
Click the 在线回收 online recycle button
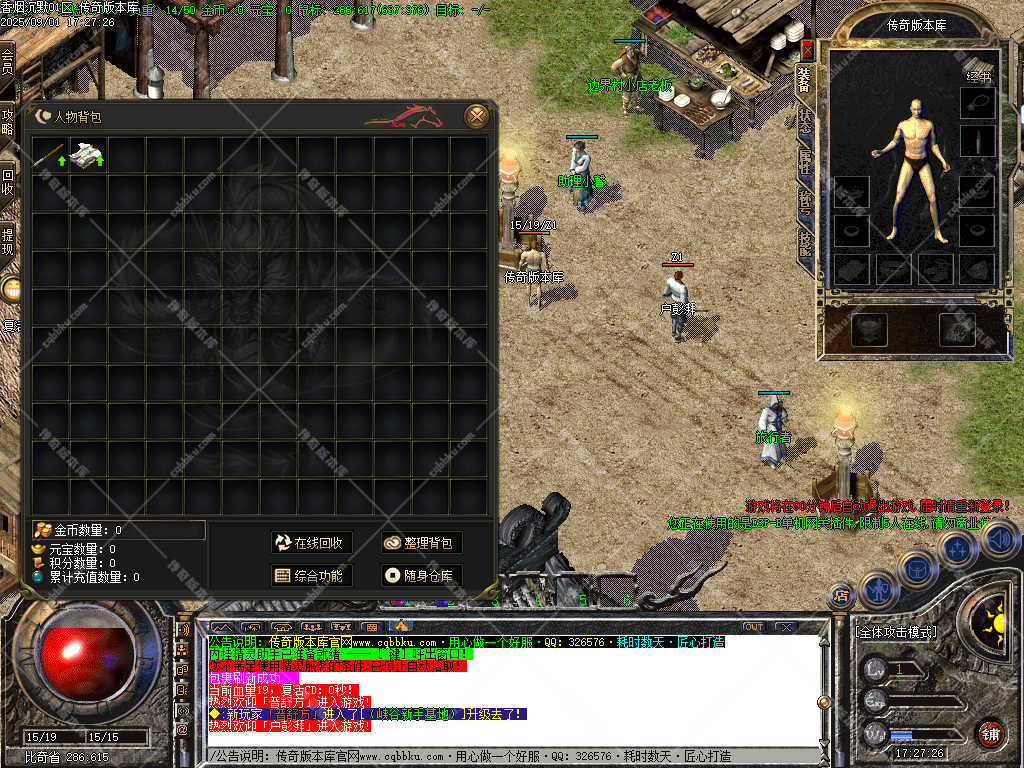pyautogui.click(x=311, y=543)
